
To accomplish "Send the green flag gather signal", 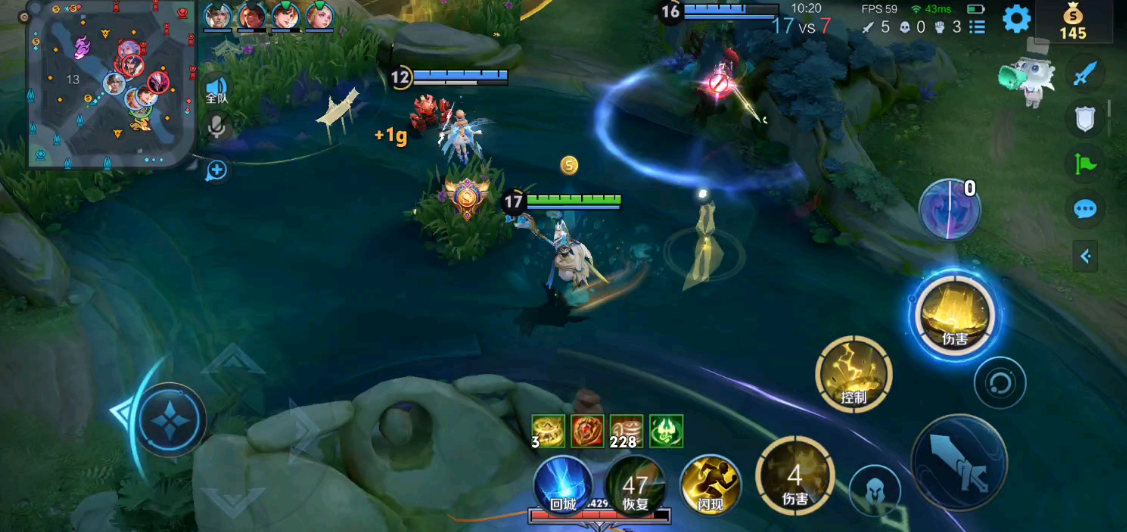I will click(1085, 164).
